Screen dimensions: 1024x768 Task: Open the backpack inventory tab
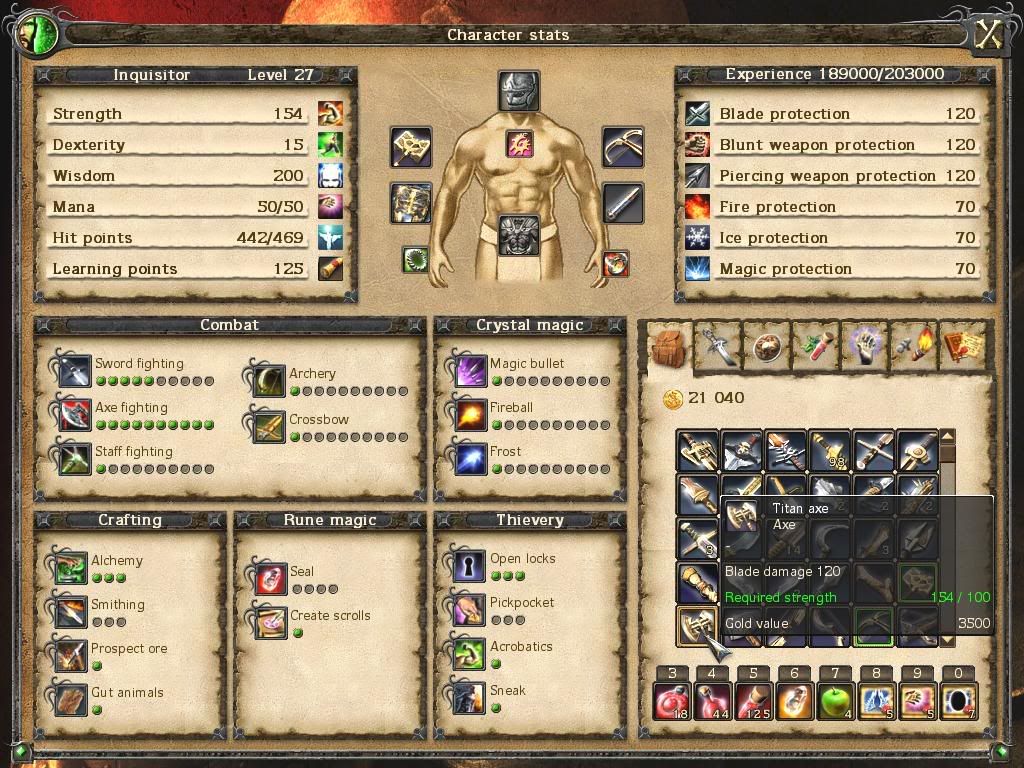coord(666,346)
